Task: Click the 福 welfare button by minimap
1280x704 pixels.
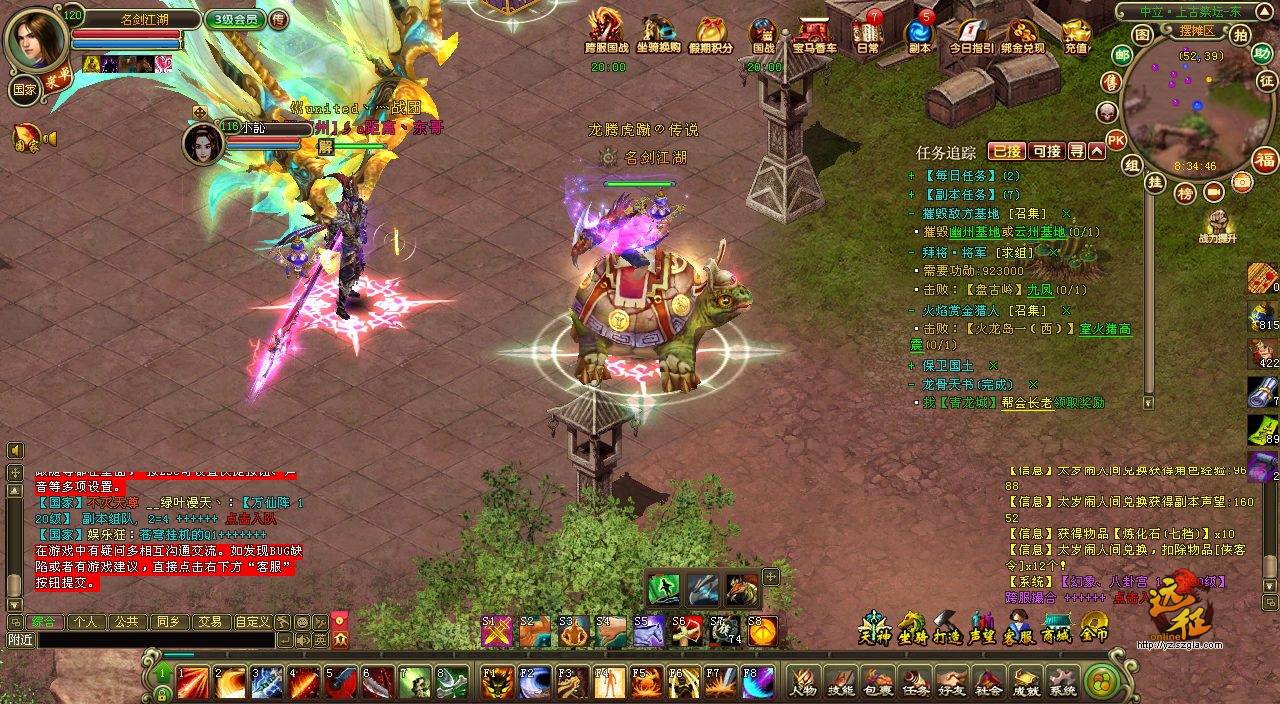Action: tap(1265, 160)
